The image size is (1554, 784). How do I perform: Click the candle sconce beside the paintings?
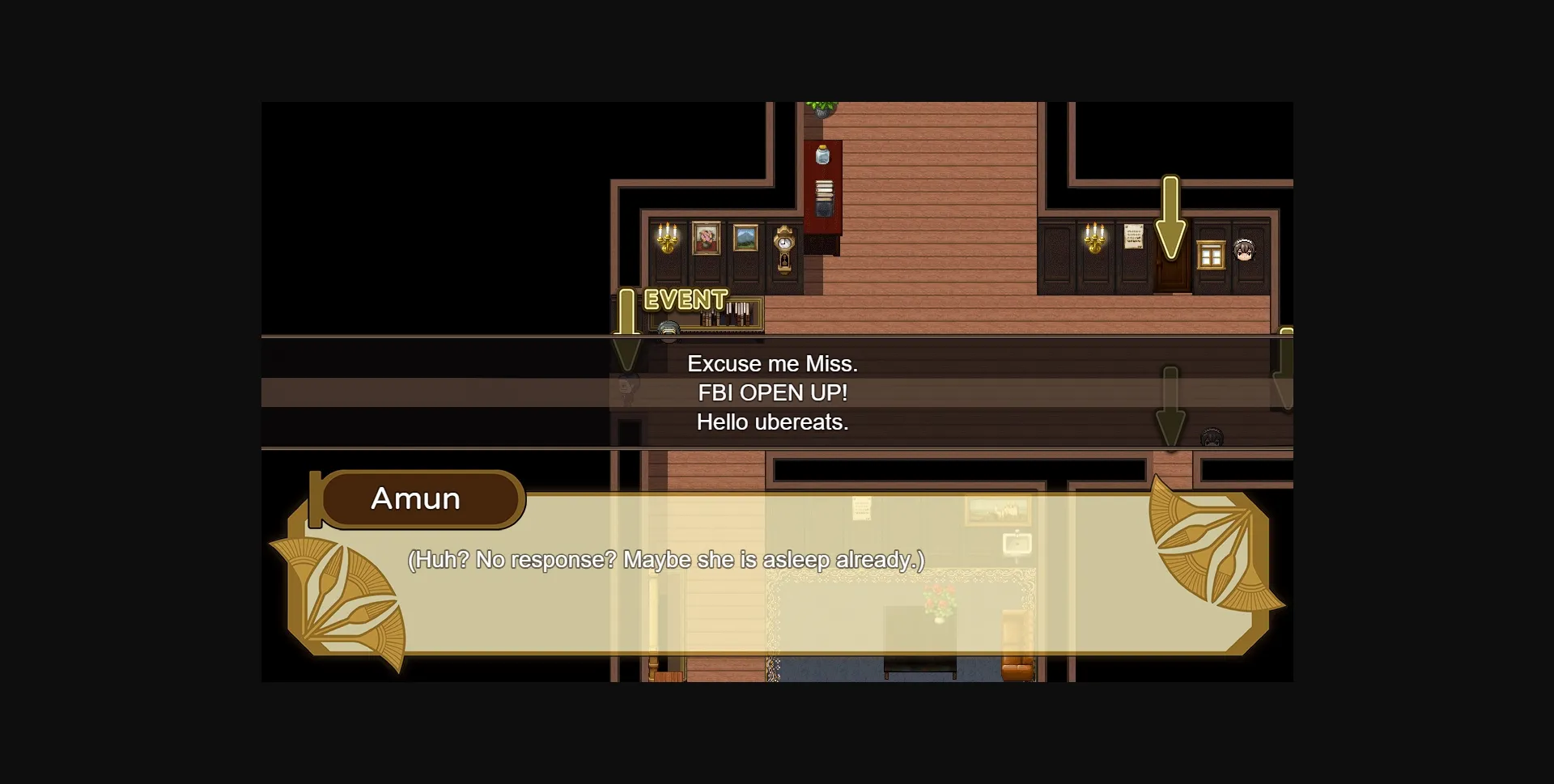click(x=669, y=237)
